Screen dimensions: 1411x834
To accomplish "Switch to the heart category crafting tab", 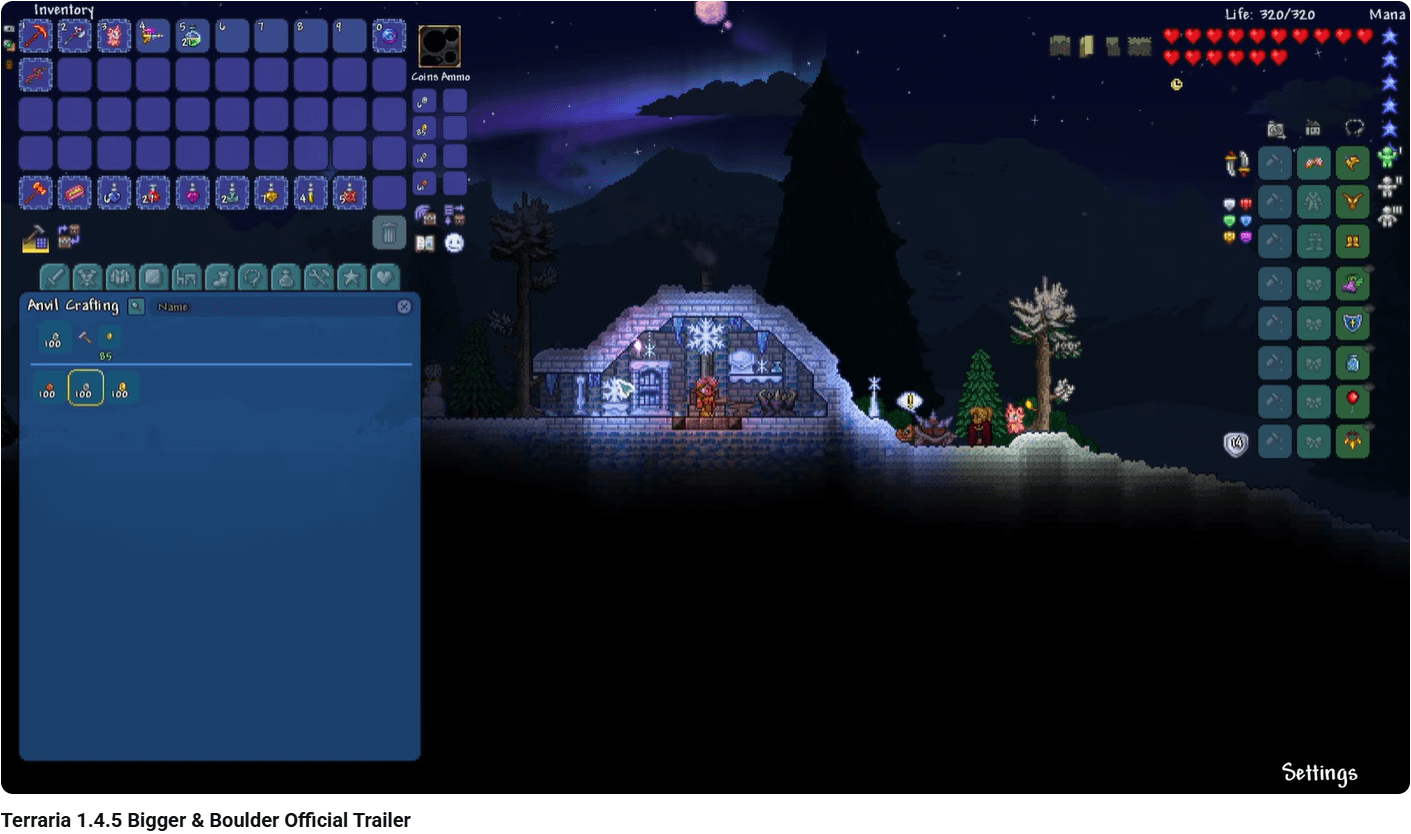I will pyautogui.click(x=384, y=277).
